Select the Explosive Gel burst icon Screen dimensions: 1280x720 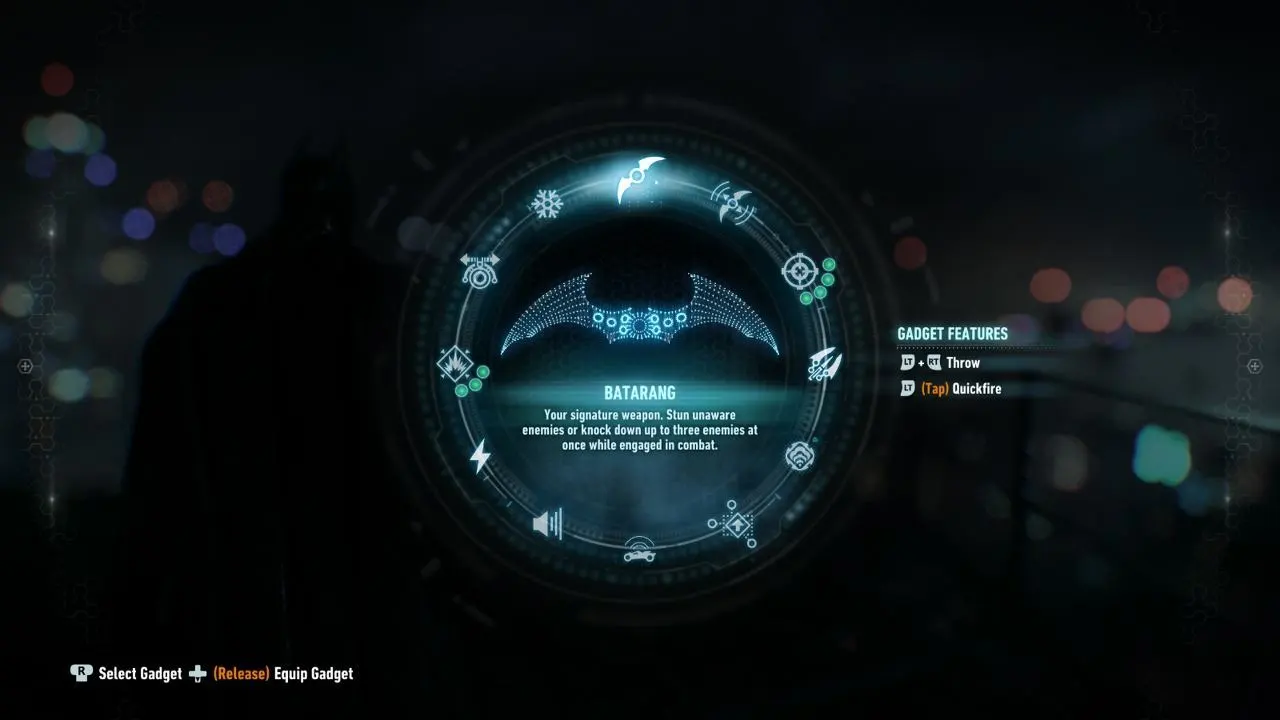point(455,365)
